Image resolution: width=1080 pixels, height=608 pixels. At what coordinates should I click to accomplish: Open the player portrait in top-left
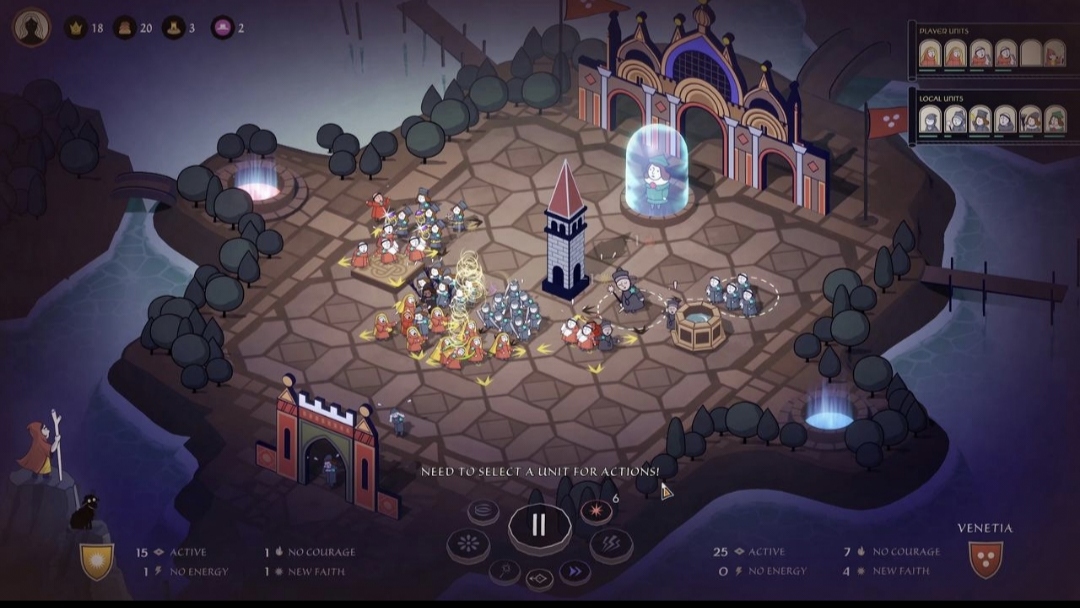pyautogui.click(x=31, y=28)
